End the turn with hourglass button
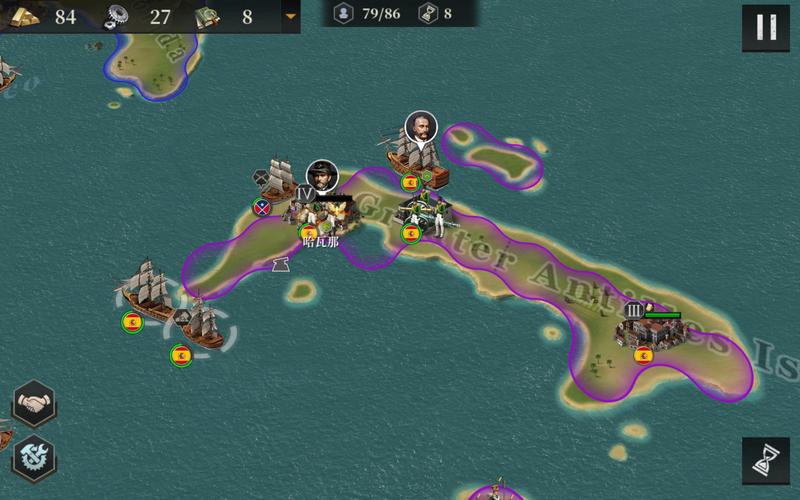The image size is (800, 500). click(x=766, y=462)
